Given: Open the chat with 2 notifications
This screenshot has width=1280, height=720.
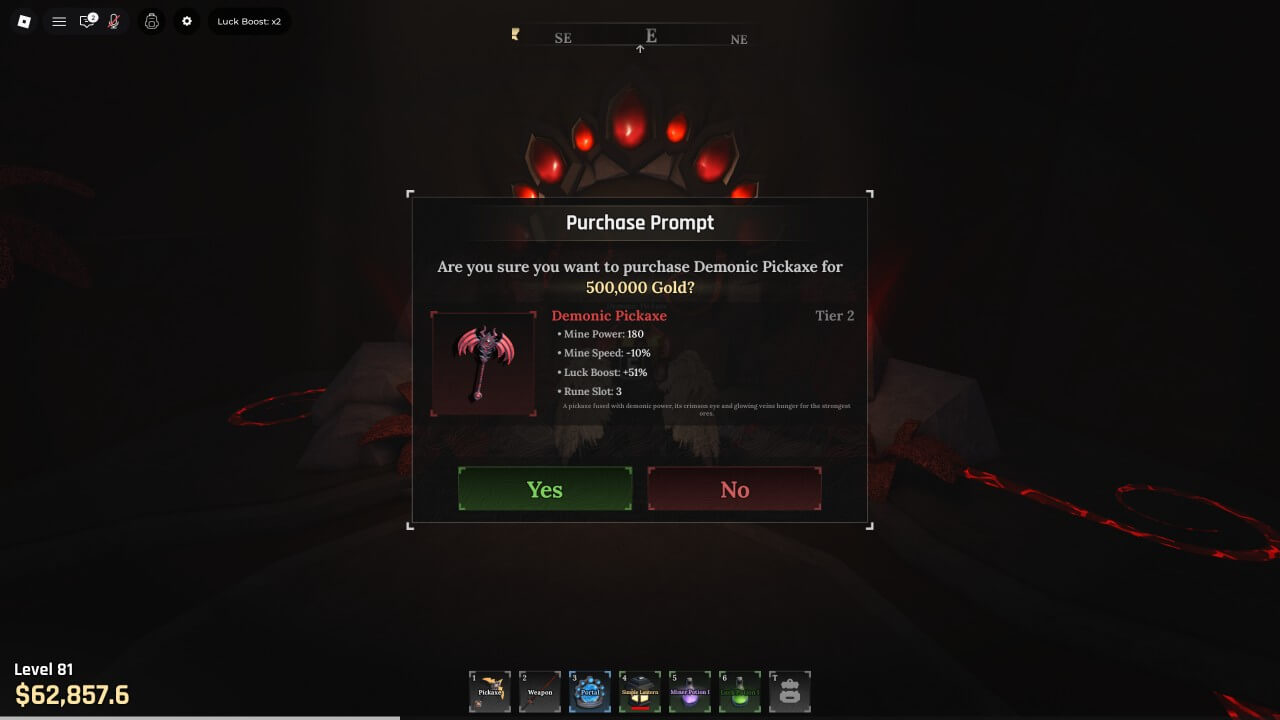Looking at the screenshot, I should tap(88, 21).
